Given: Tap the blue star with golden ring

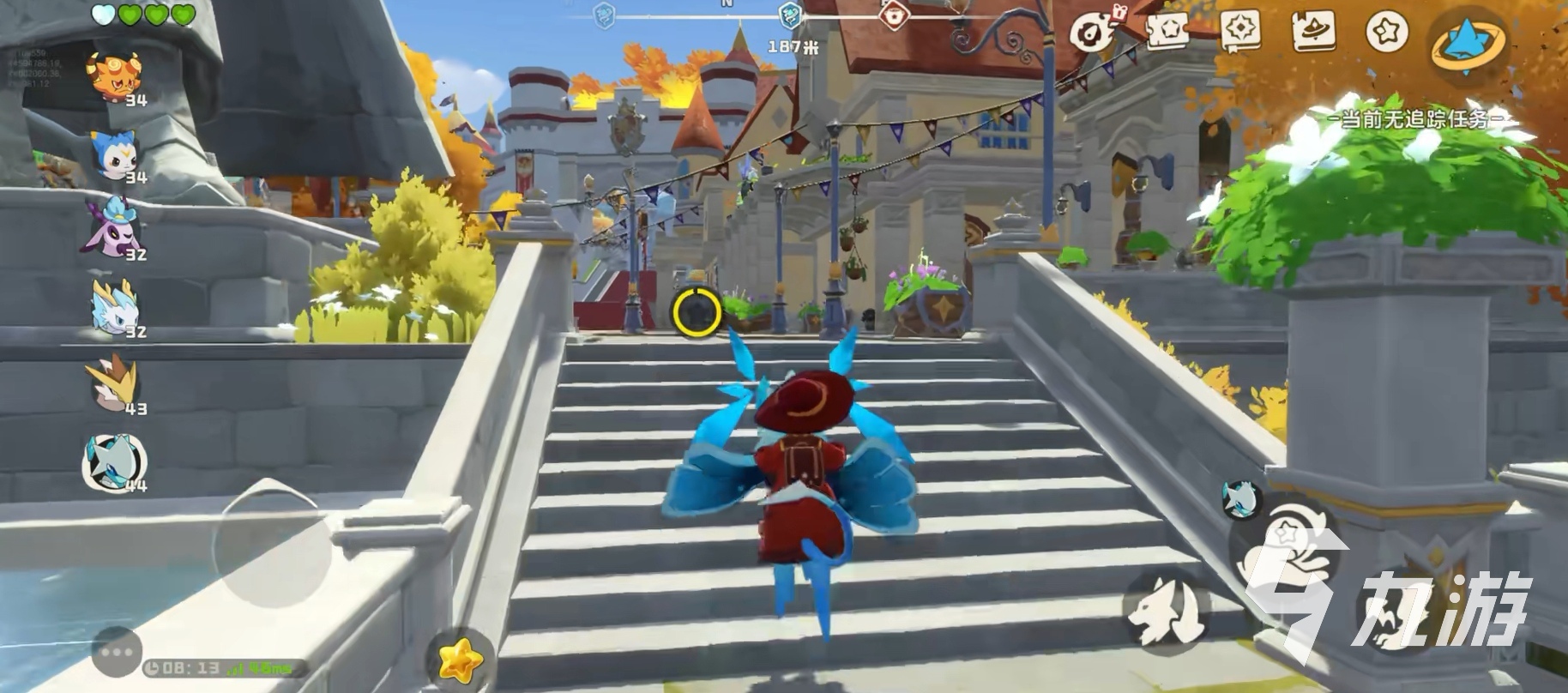Looking at the screenshot, I should click(x=1468, y=41).
